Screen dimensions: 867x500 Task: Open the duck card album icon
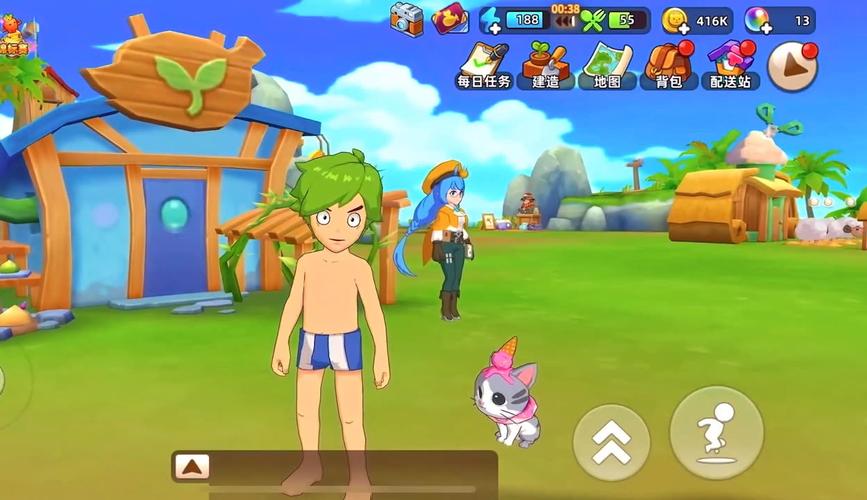click(x=450, y=18)
